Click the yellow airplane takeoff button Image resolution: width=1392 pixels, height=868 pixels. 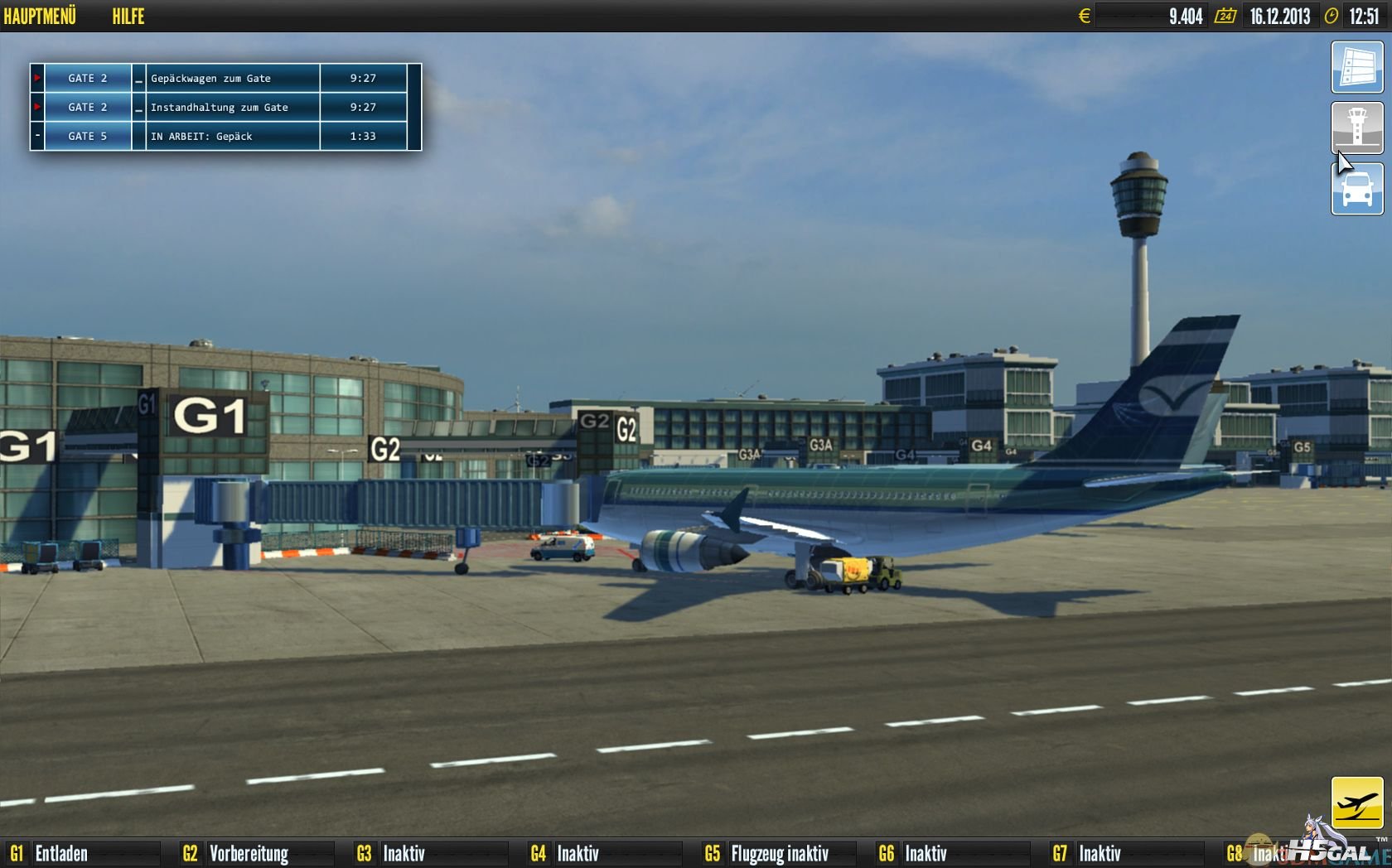click(1356, 802)
